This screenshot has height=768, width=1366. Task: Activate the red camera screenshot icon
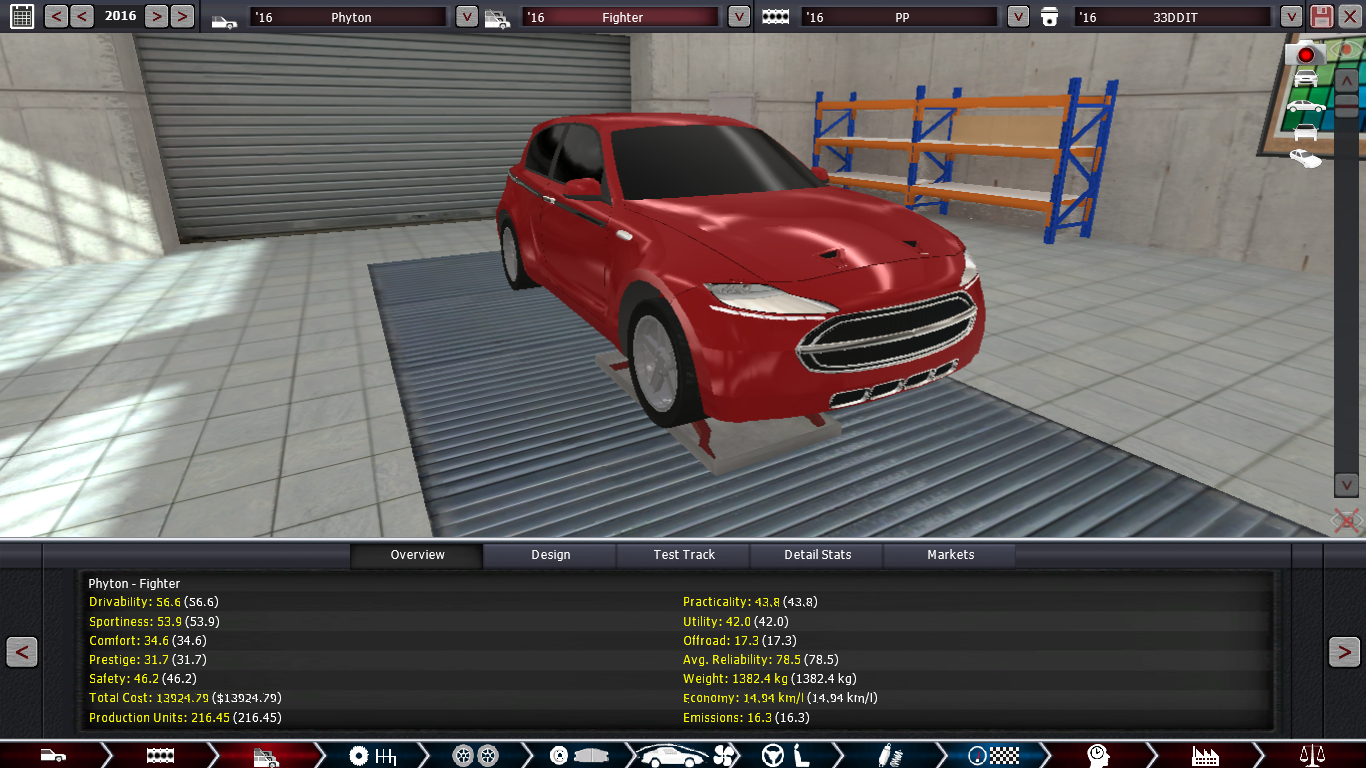[1304, 53]
